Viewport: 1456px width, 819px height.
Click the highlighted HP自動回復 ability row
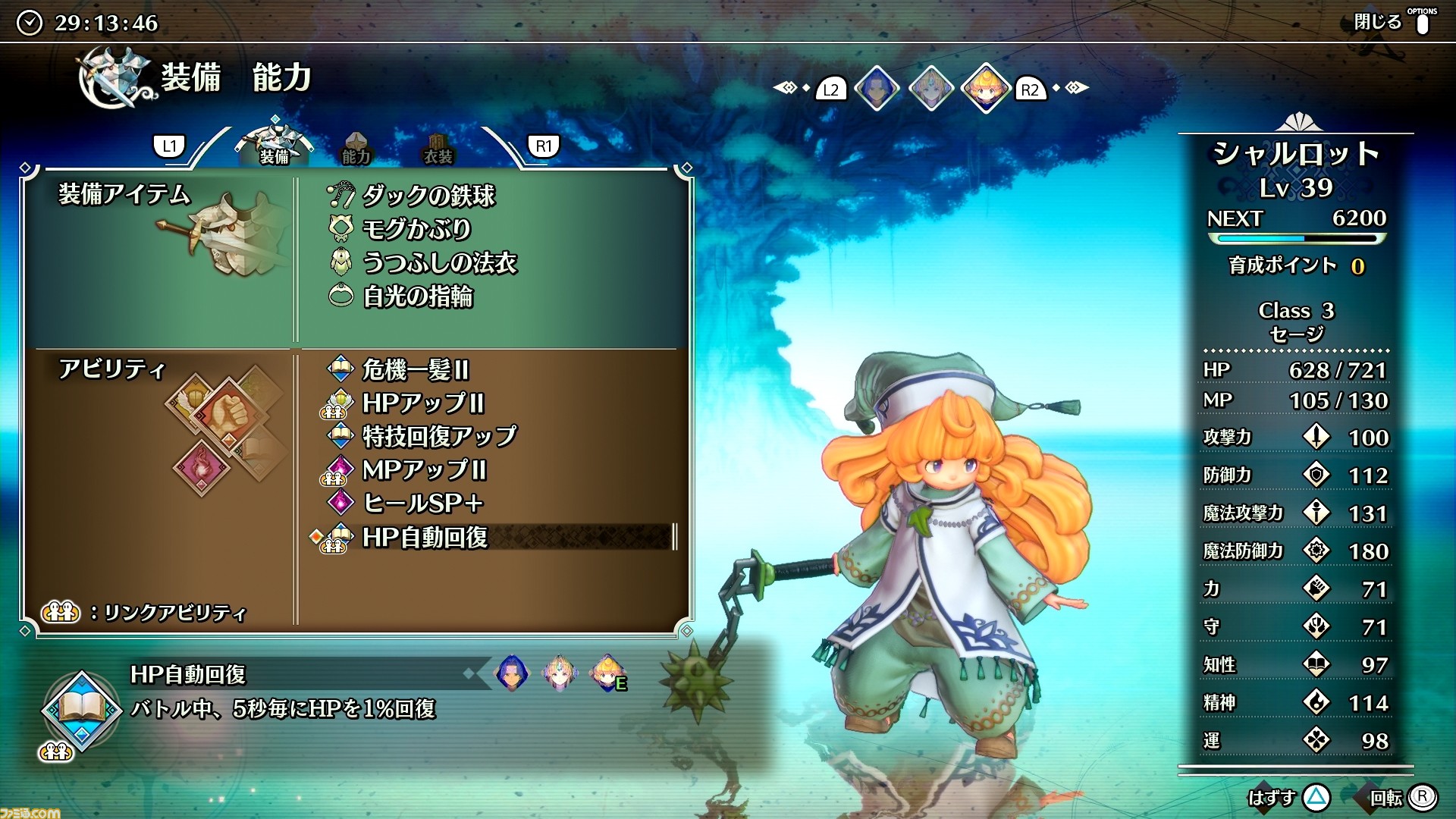pos(425,537)
